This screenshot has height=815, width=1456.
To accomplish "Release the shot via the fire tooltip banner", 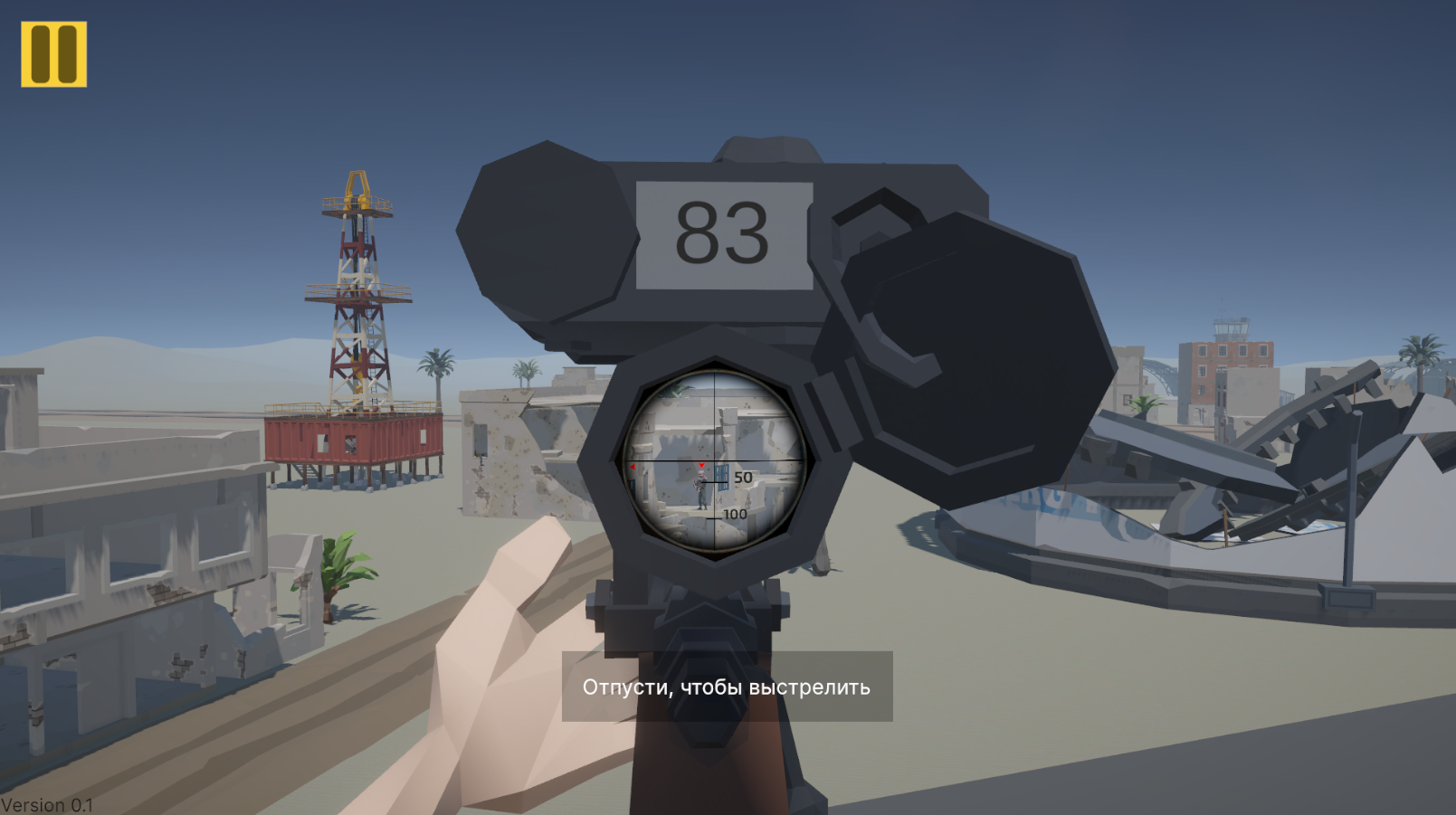I will (x=725, y=689).
